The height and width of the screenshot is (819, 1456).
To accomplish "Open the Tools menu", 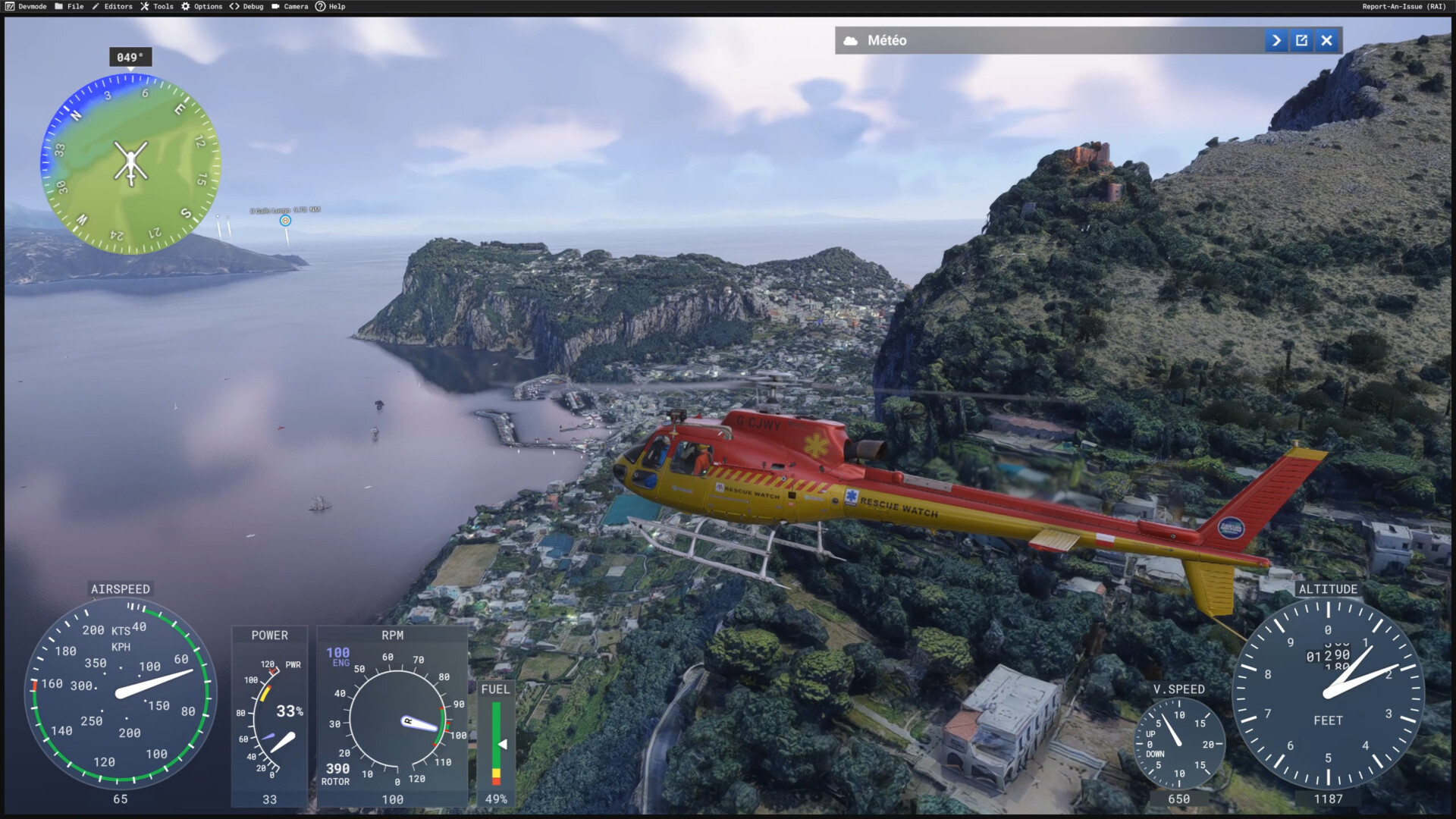I will click(x=157, y=6).
